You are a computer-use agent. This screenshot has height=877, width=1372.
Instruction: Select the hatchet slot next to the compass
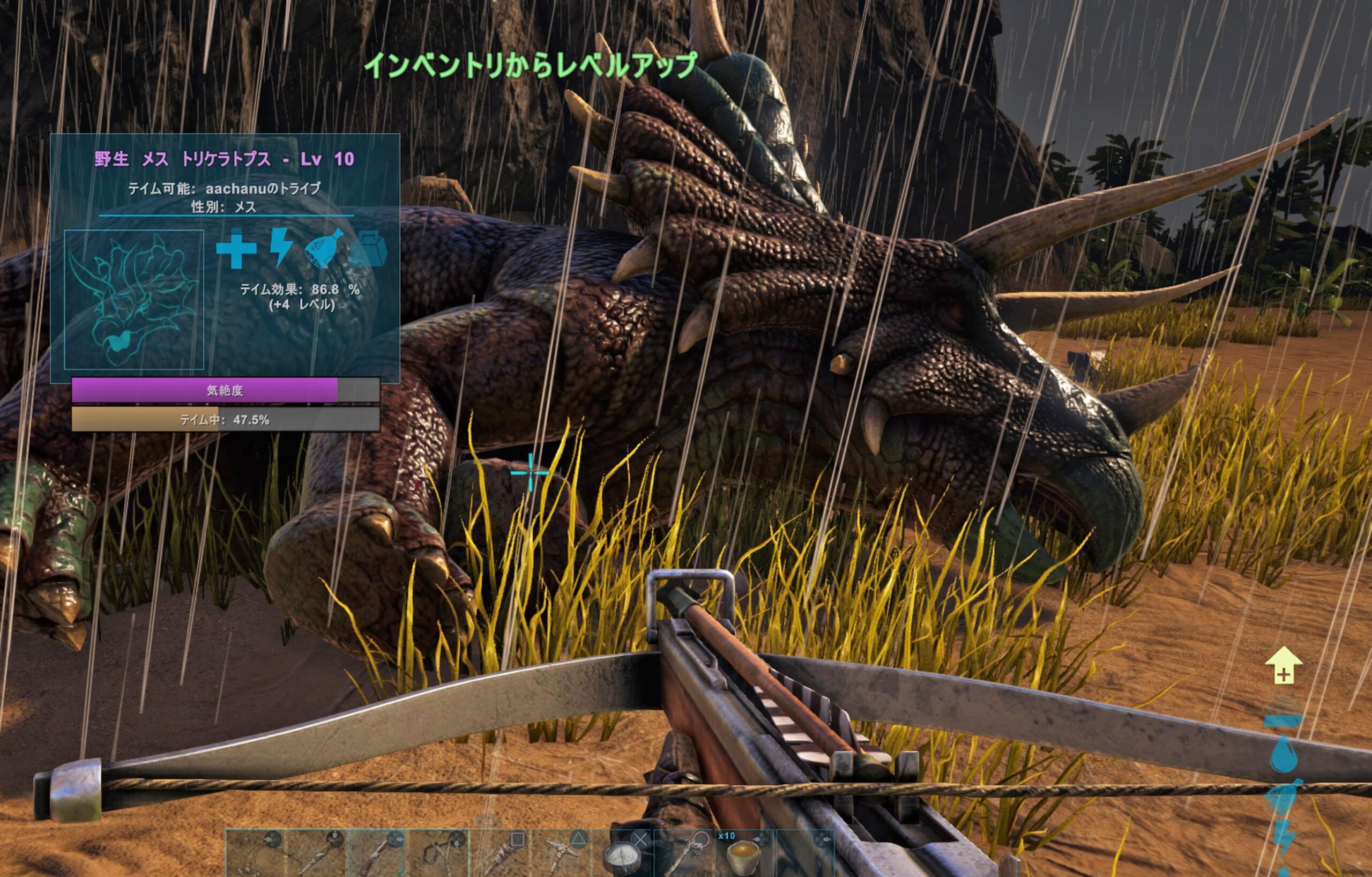pyautogui.click(x=685, y=853)
